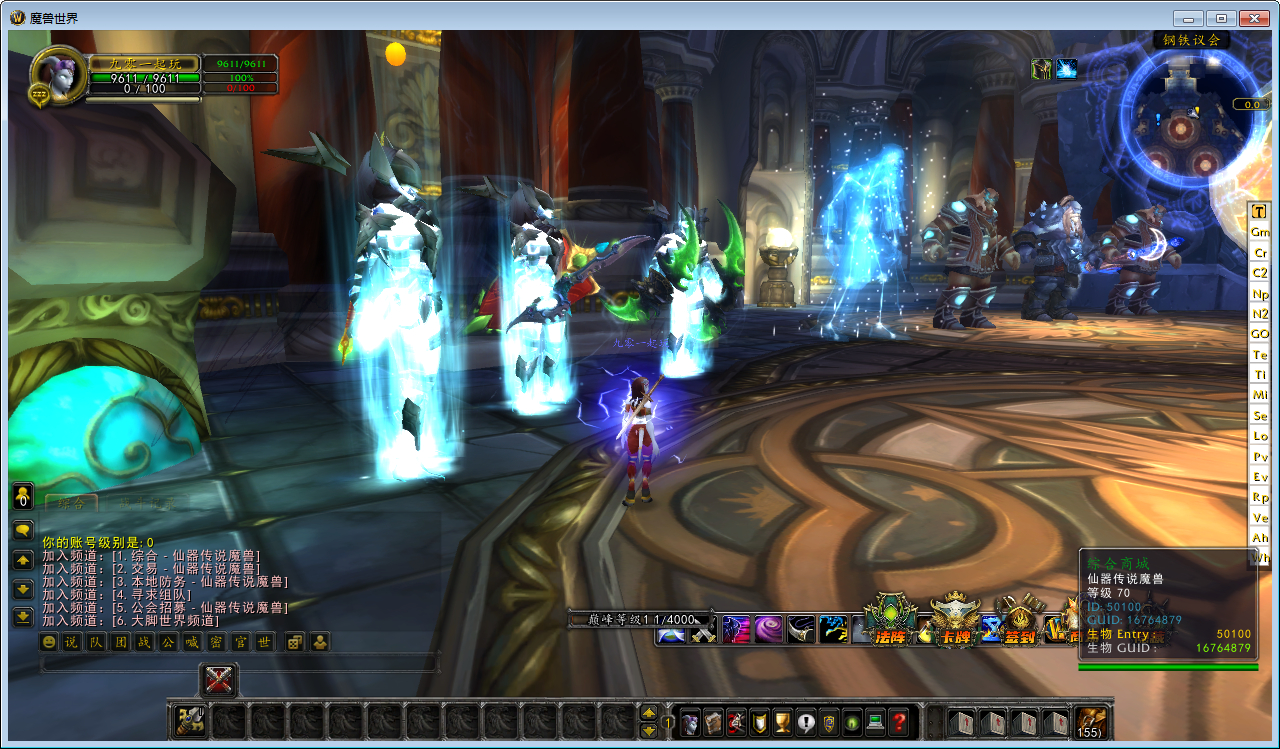The height and width of the screenshot is (749, 1280).
Task: Open the red question mark help menu
Action: click(x=899, y=721)
